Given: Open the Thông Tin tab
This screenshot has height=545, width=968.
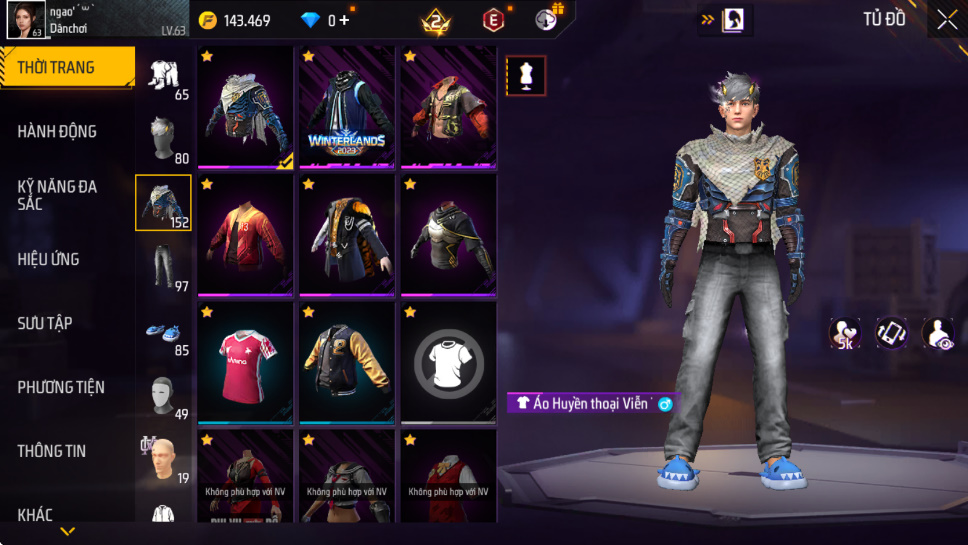Looking at the screenshot, I should point(52,451).
